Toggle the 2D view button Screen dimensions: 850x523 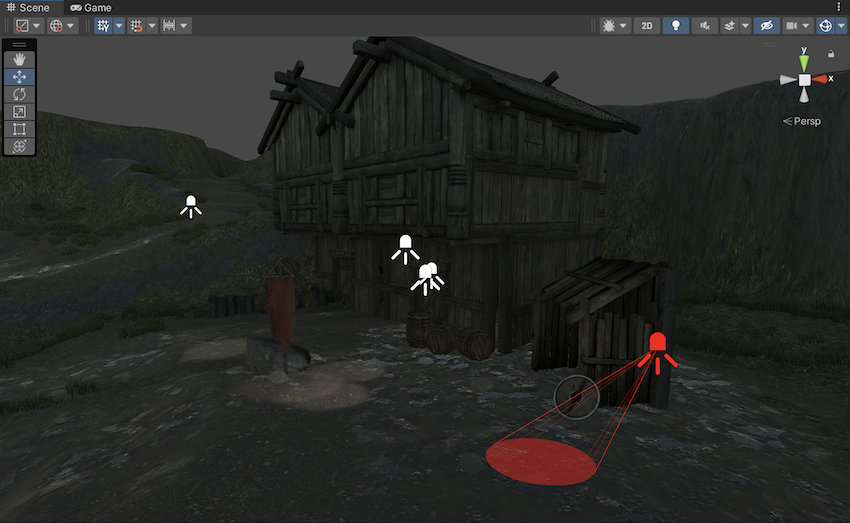point(647,26)
